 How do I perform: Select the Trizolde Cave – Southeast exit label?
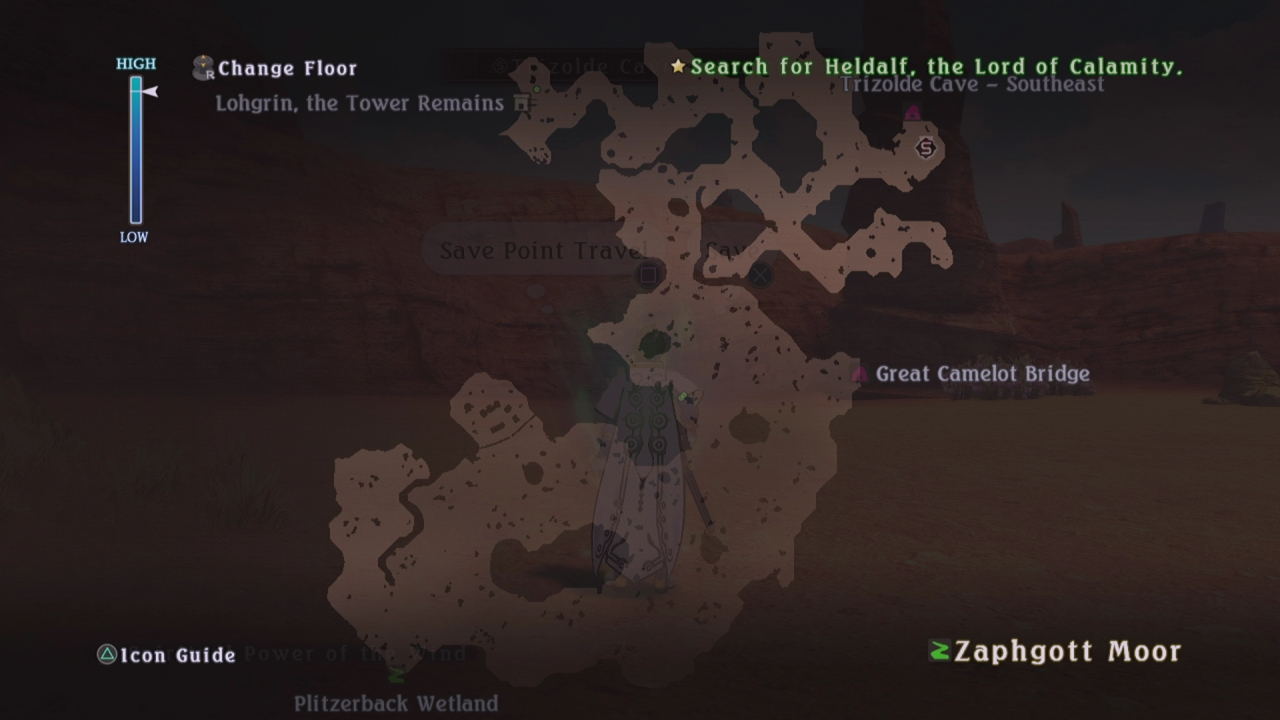(x=972, y=84)
